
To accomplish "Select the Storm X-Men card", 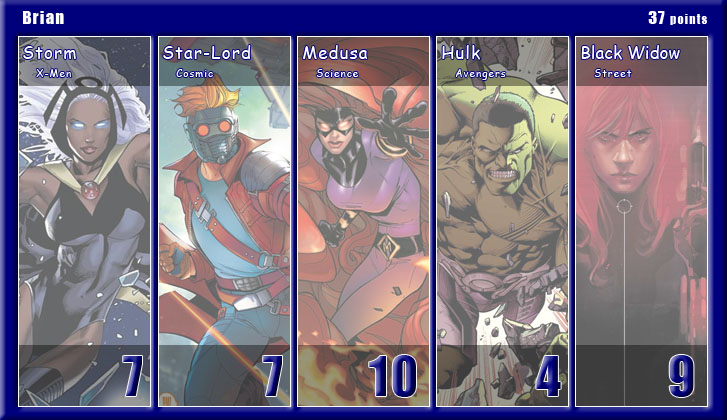I will click(85, 222).
